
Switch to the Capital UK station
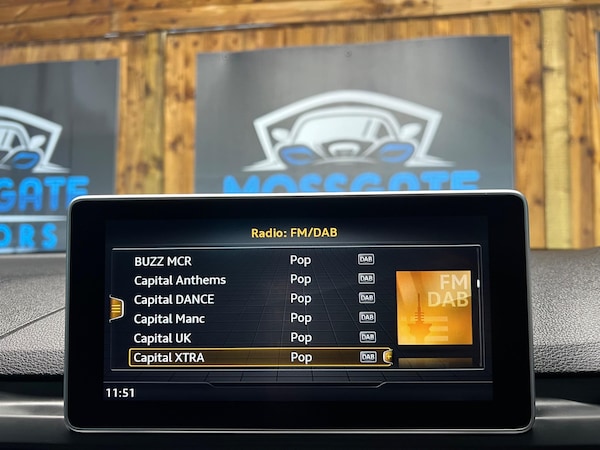(162, 338)
